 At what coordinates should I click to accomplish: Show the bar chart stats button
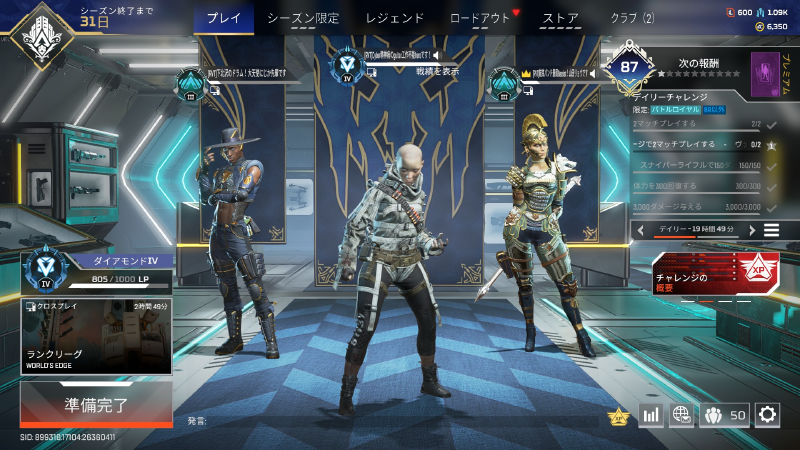pyautogui.click(x=651, y=414)
